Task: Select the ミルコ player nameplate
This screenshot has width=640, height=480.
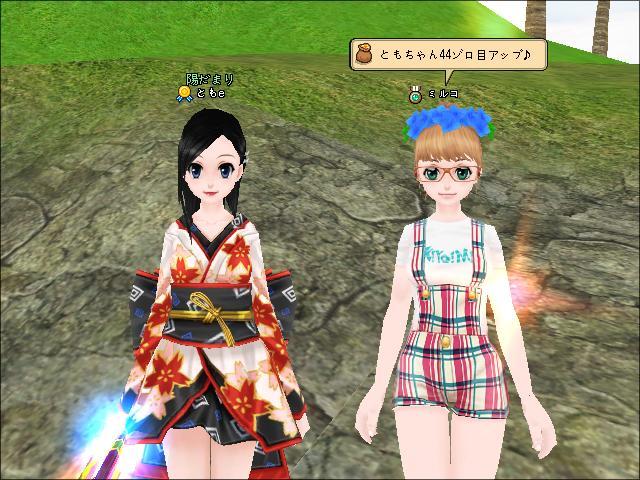Action: click(442, 94)
